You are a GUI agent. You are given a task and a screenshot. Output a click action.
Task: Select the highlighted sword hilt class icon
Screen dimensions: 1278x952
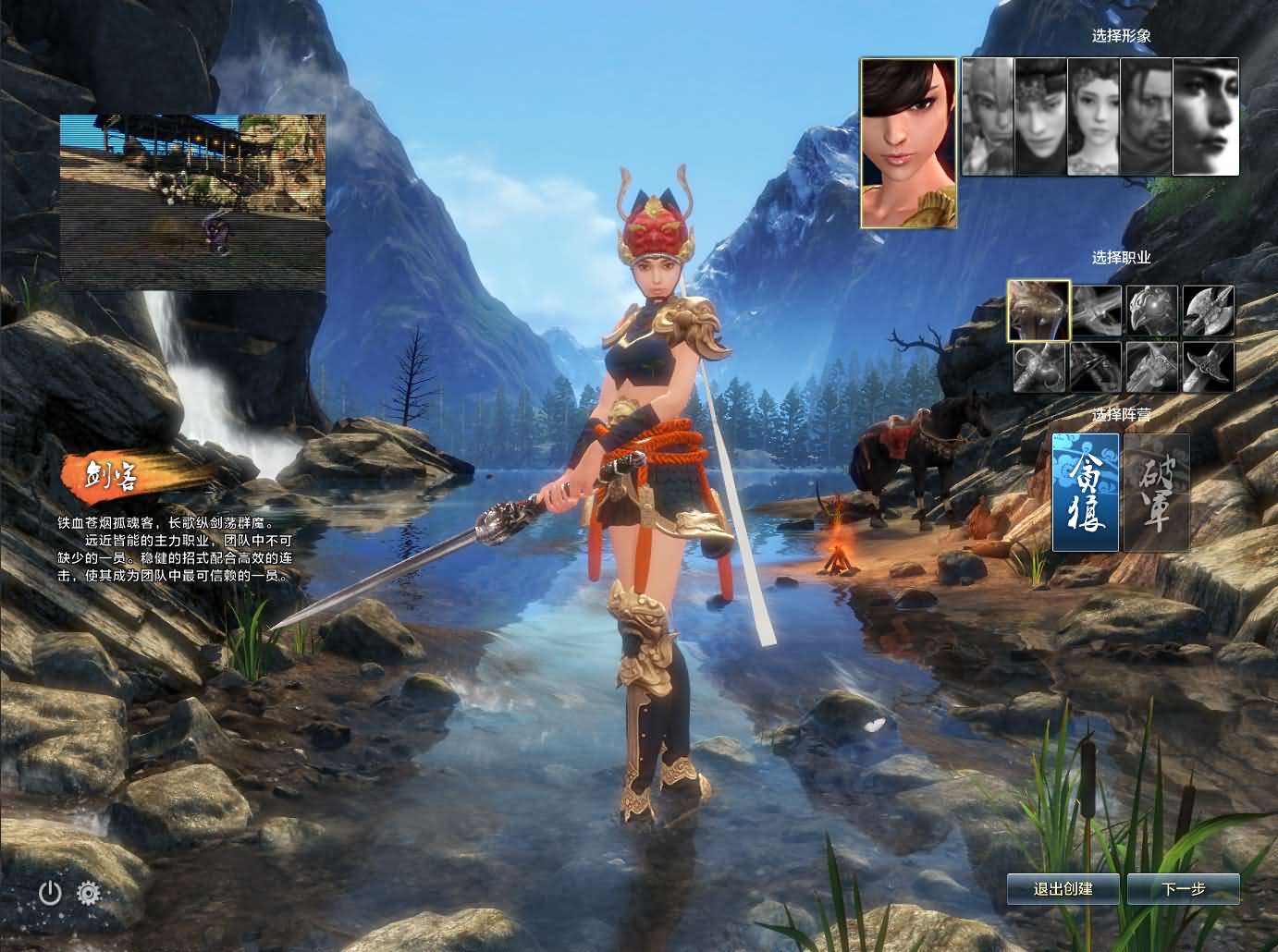1038,311
